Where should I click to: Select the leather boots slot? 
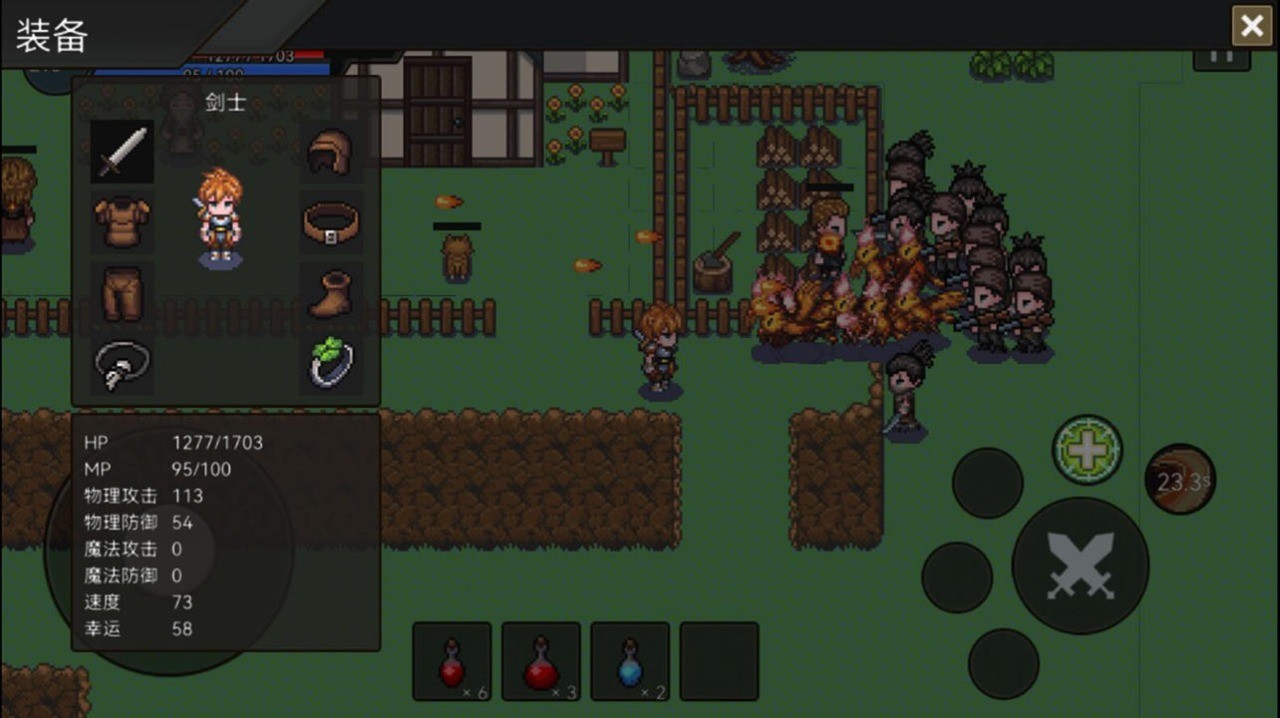coord(331,292)
